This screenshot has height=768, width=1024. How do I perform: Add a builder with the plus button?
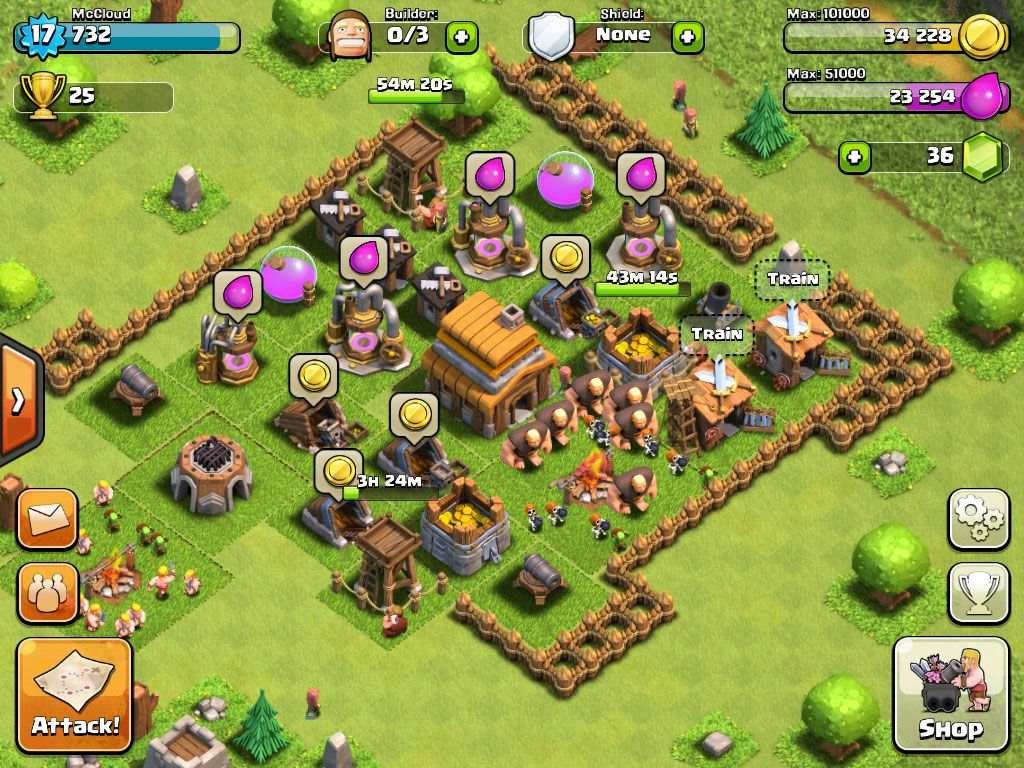click(461, 38)
